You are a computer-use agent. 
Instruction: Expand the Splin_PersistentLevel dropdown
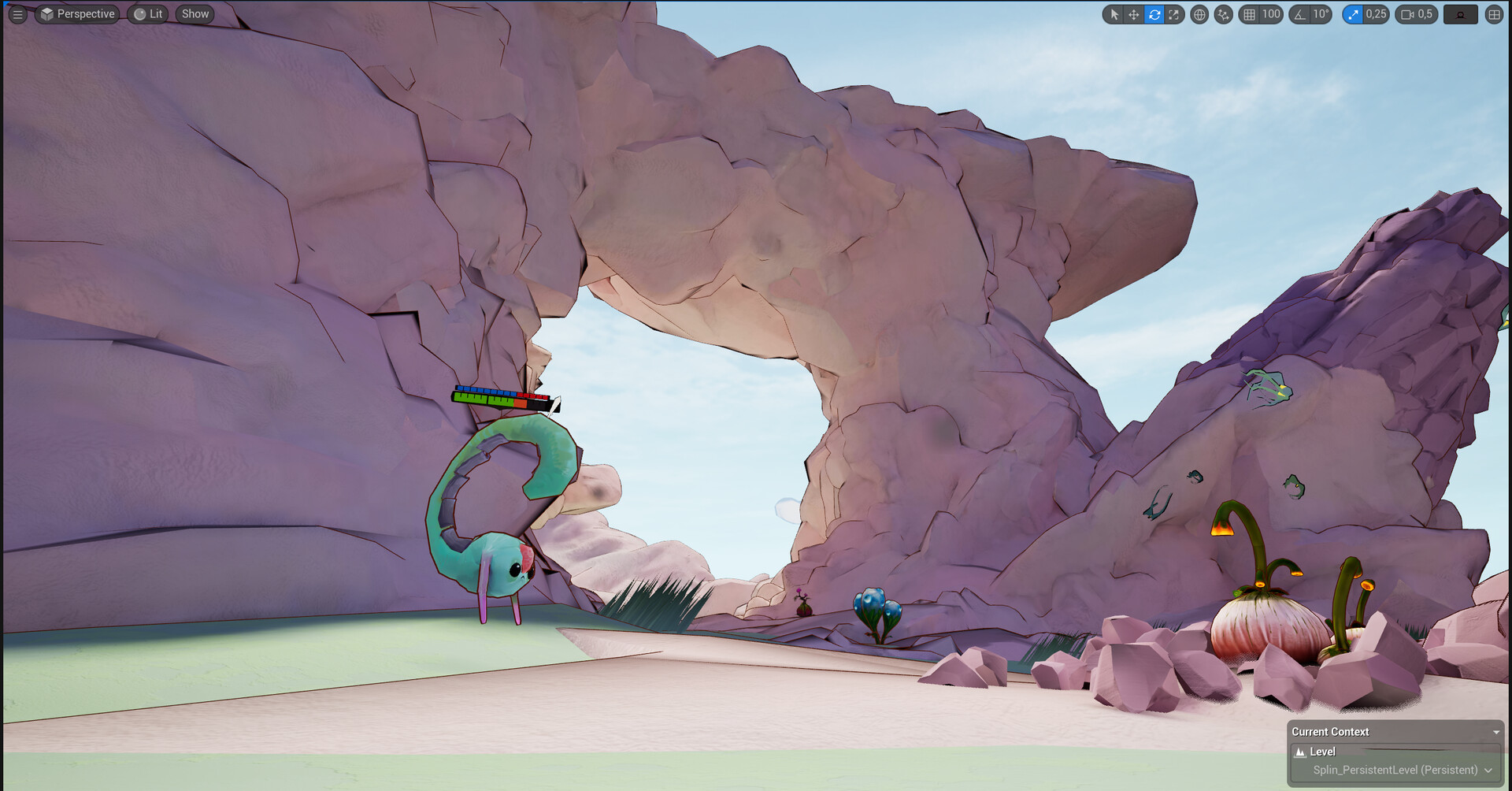[1487, 770]
